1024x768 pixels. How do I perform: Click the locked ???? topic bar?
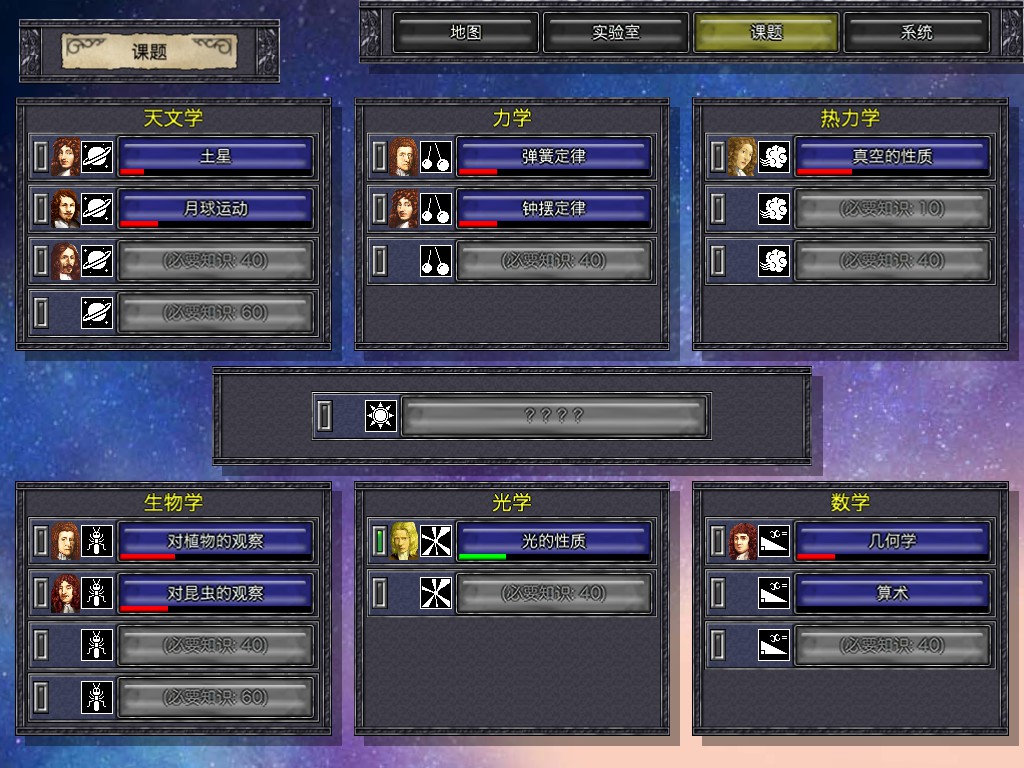coord(554,416)
